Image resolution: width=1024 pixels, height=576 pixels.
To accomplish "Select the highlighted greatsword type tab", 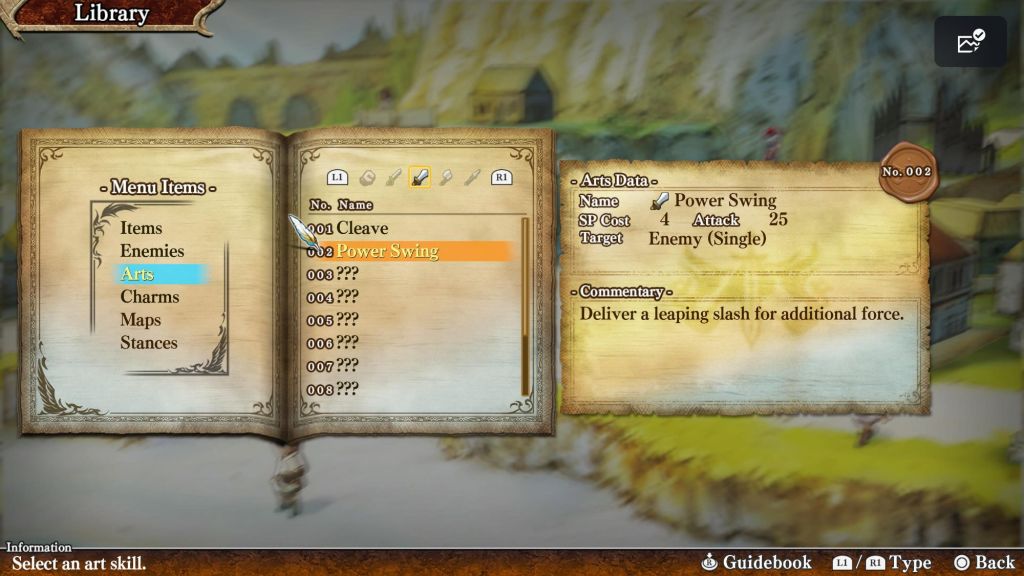I will coord(421,178).
